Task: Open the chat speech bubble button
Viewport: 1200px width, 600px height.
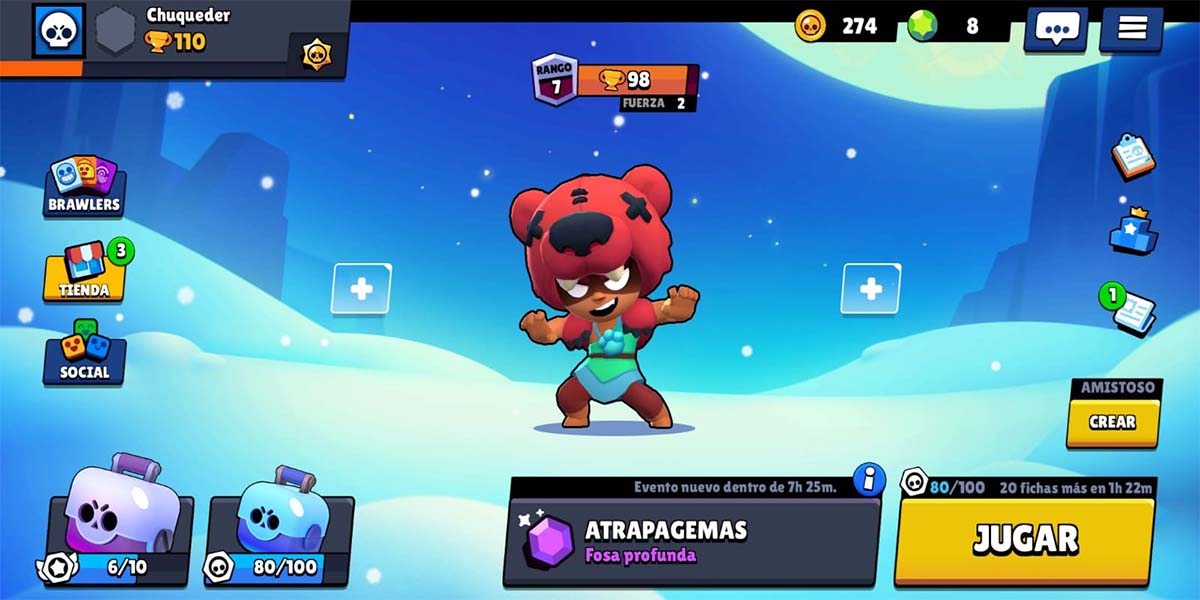Action: [1054, 28]
